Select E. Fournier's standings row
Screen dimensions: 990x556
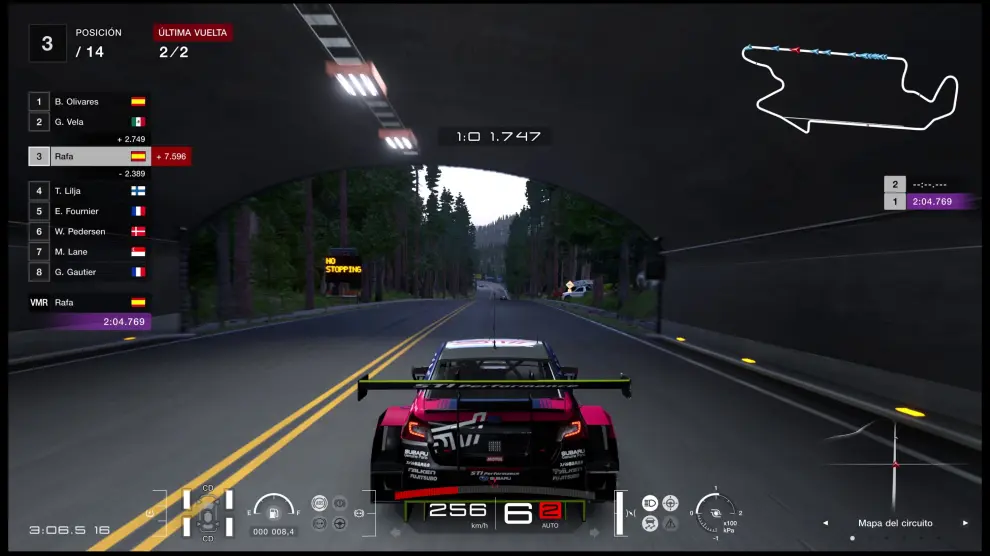click(90, 211)
